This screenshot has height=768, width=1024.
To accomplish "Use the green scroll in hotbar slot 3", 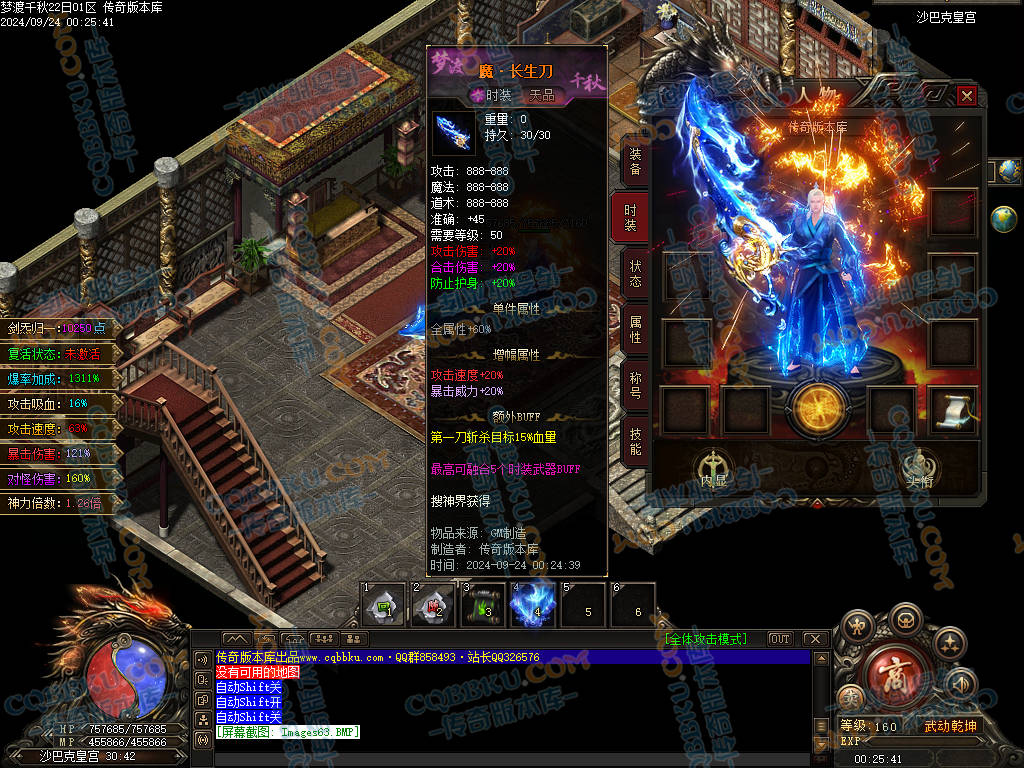I will point(483,606).
